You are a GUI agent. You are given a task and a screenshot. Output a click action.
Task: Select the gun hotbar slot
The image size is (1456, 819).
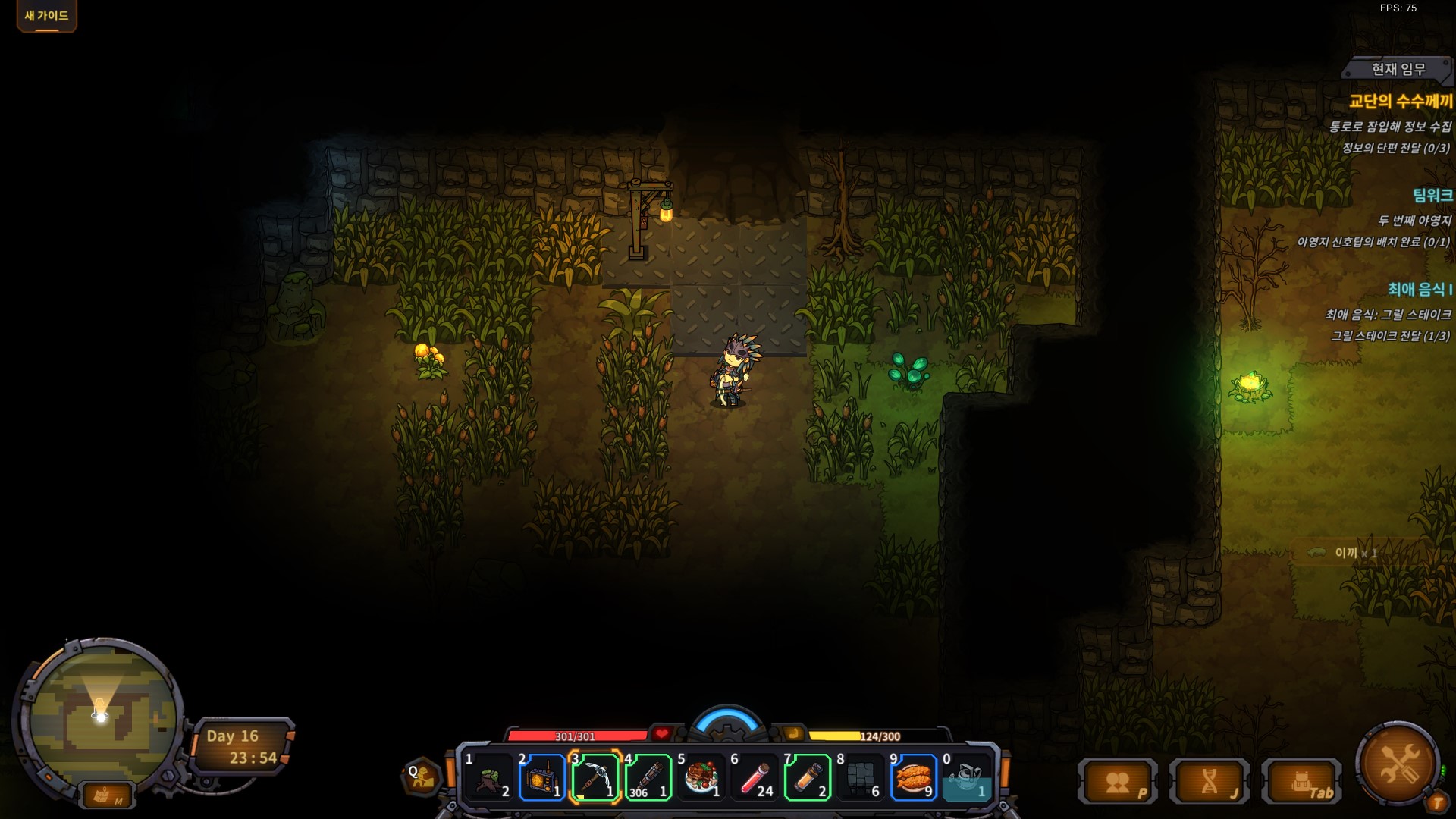click(648, 777)
